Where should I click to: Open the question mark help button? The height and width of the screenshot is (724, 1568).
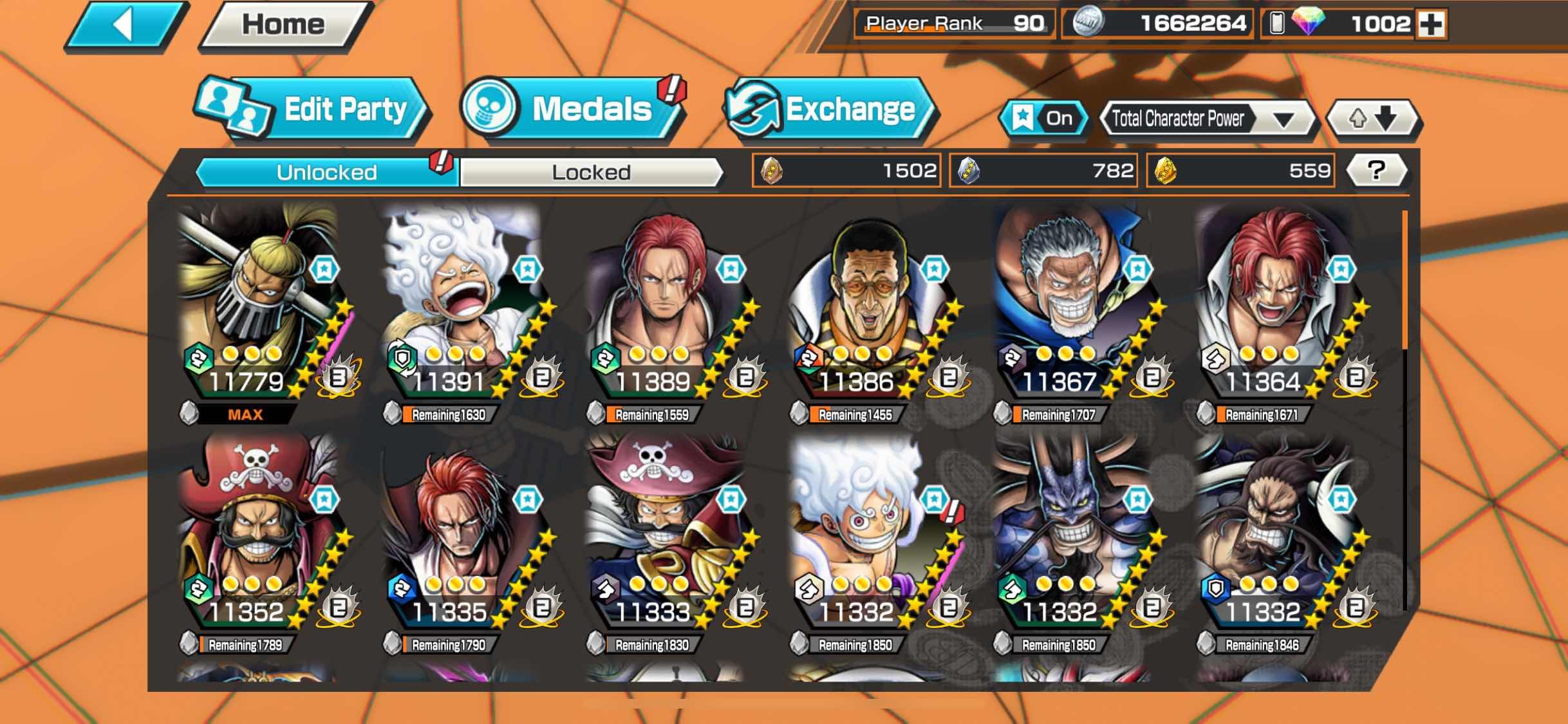1376,171
